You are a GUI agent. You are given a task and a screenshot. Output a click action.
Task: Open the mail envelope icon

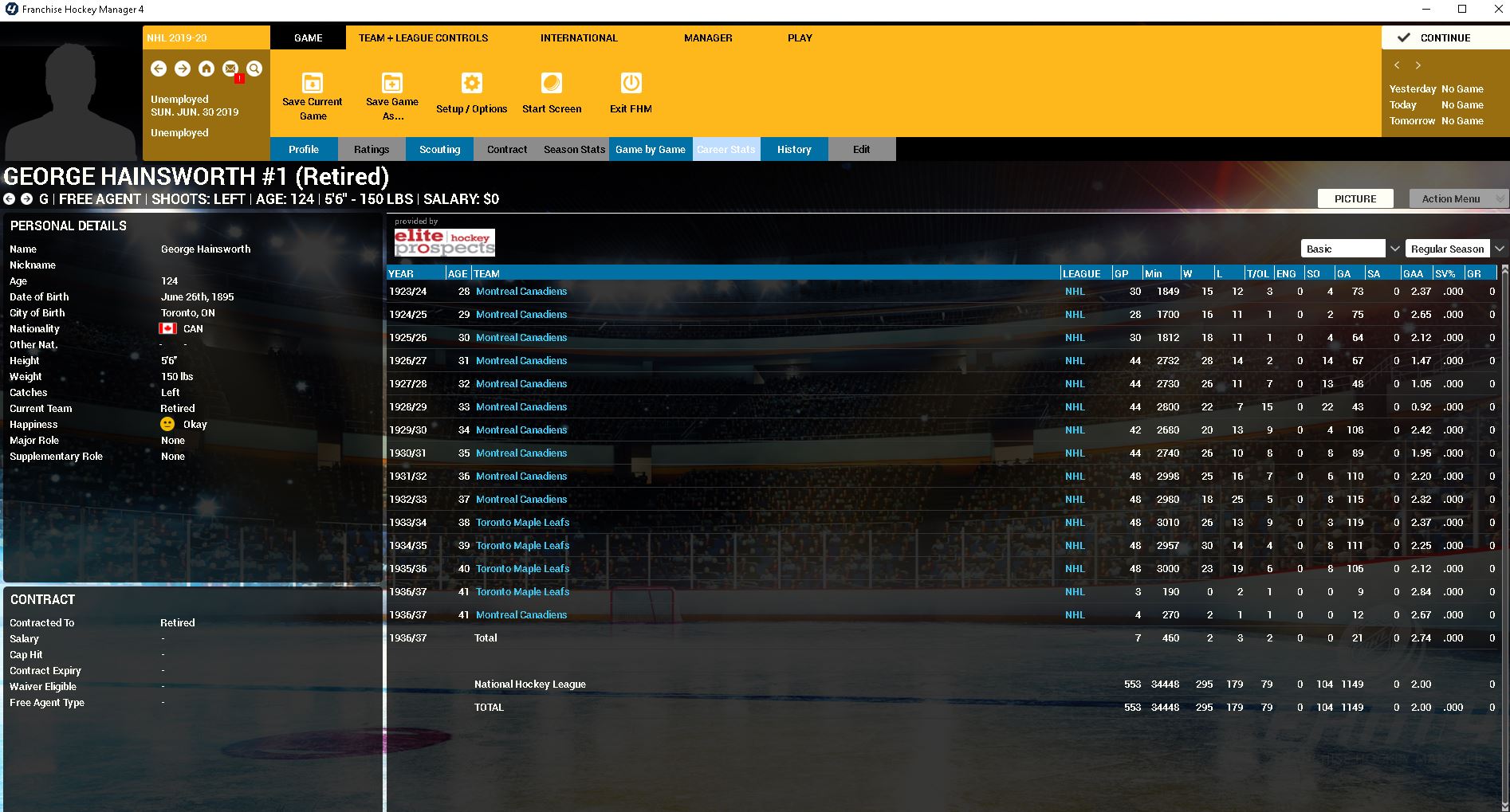pyautogui.click(x=230, y=69)
